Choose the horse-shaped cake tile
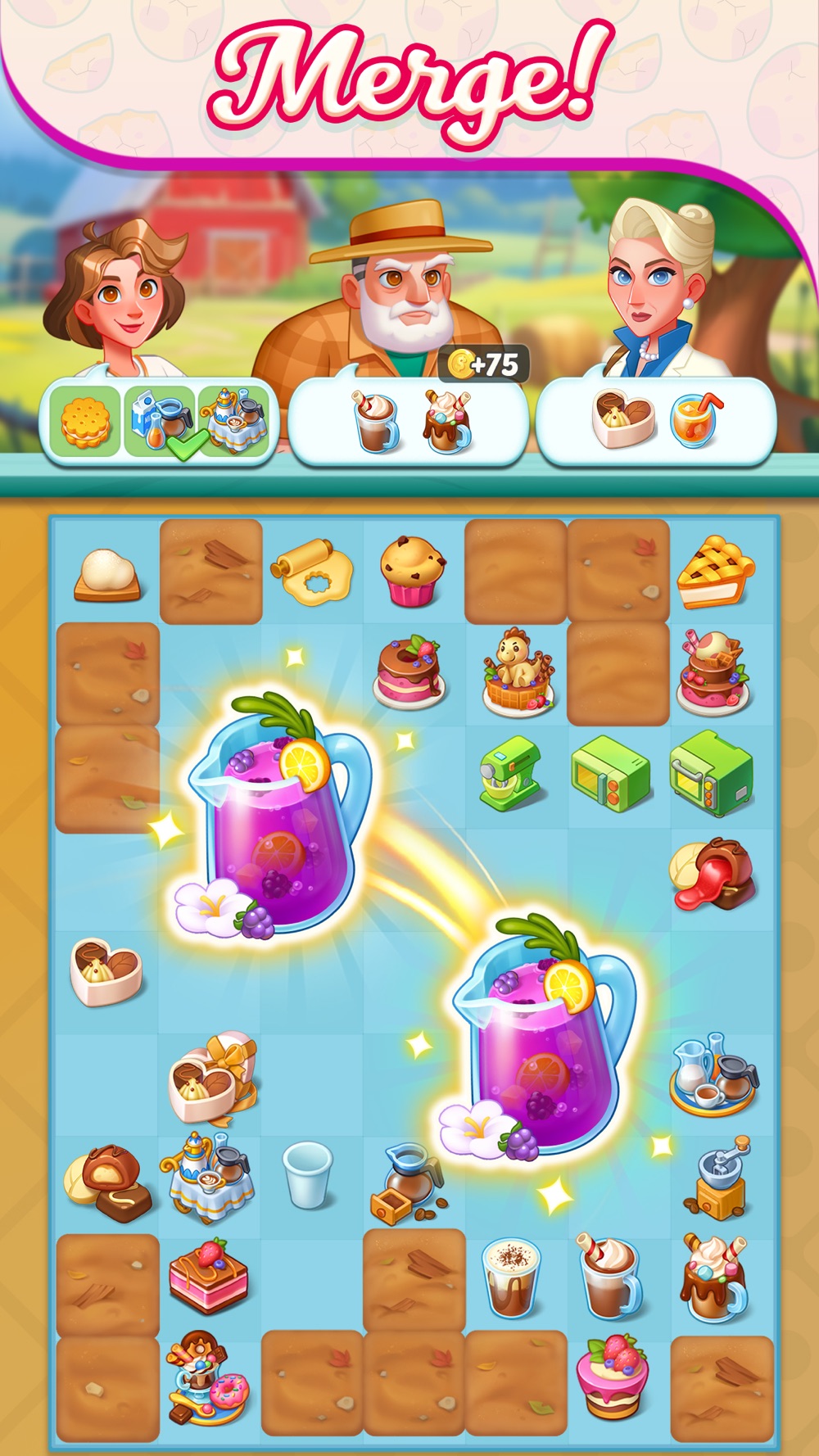Screen dimensions: 819x1456 [x=516, y=671]
